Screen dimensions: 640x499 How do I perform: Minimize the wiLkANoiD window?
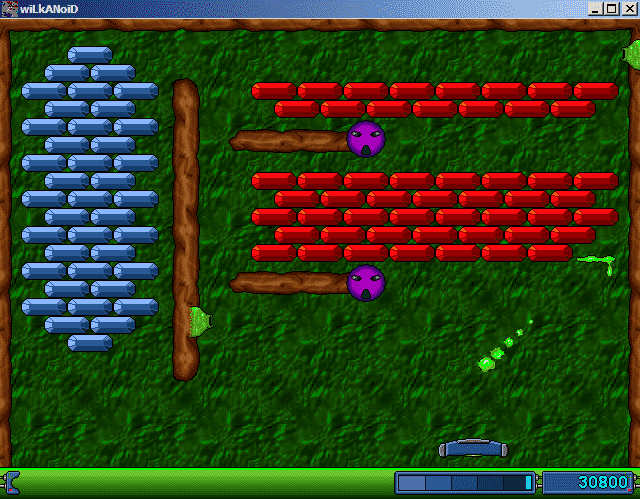tap(597, 9)
